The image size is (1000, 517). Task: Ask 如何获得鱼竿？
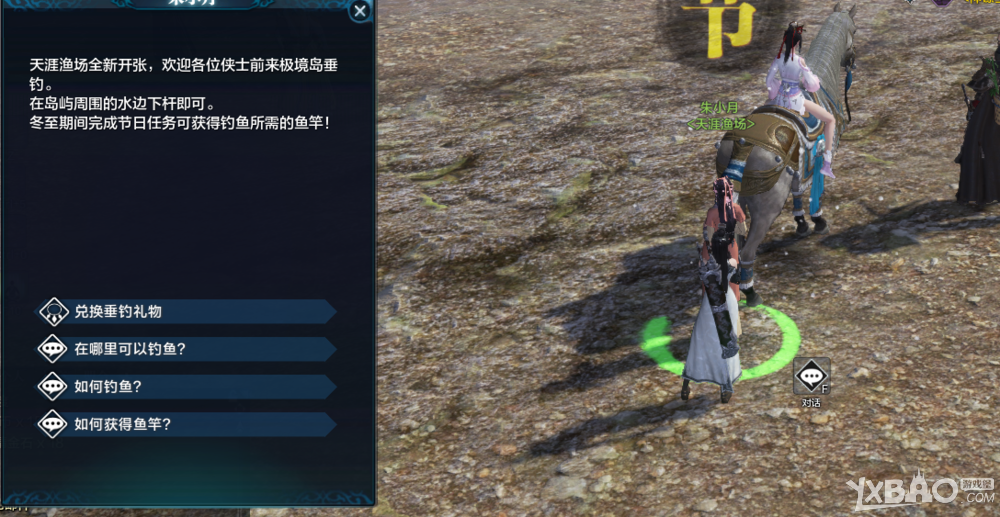pyautogui.click(x=185, y=424)
